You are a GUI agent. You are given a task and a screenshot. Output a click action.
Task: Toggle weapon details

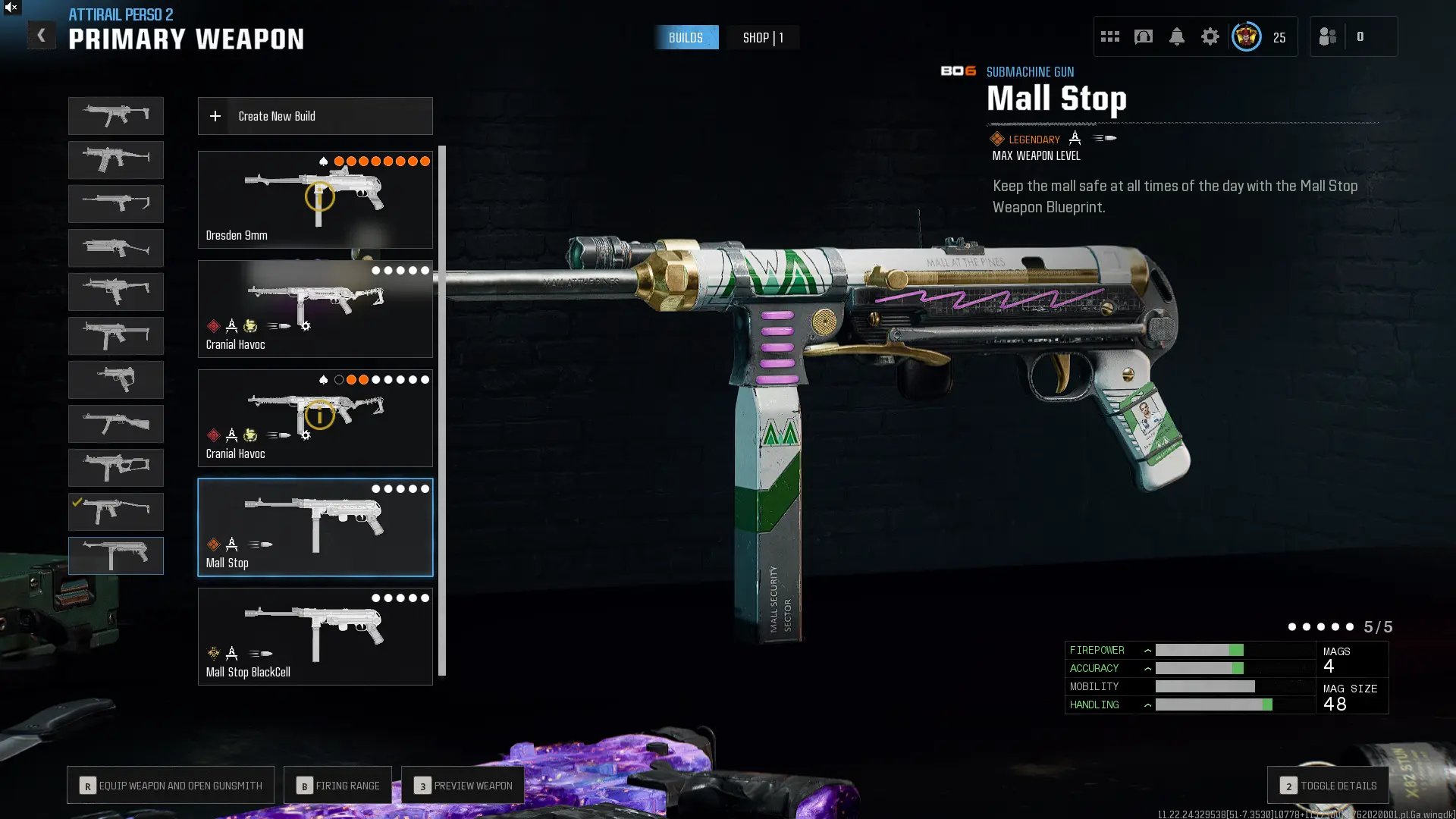1328,786
